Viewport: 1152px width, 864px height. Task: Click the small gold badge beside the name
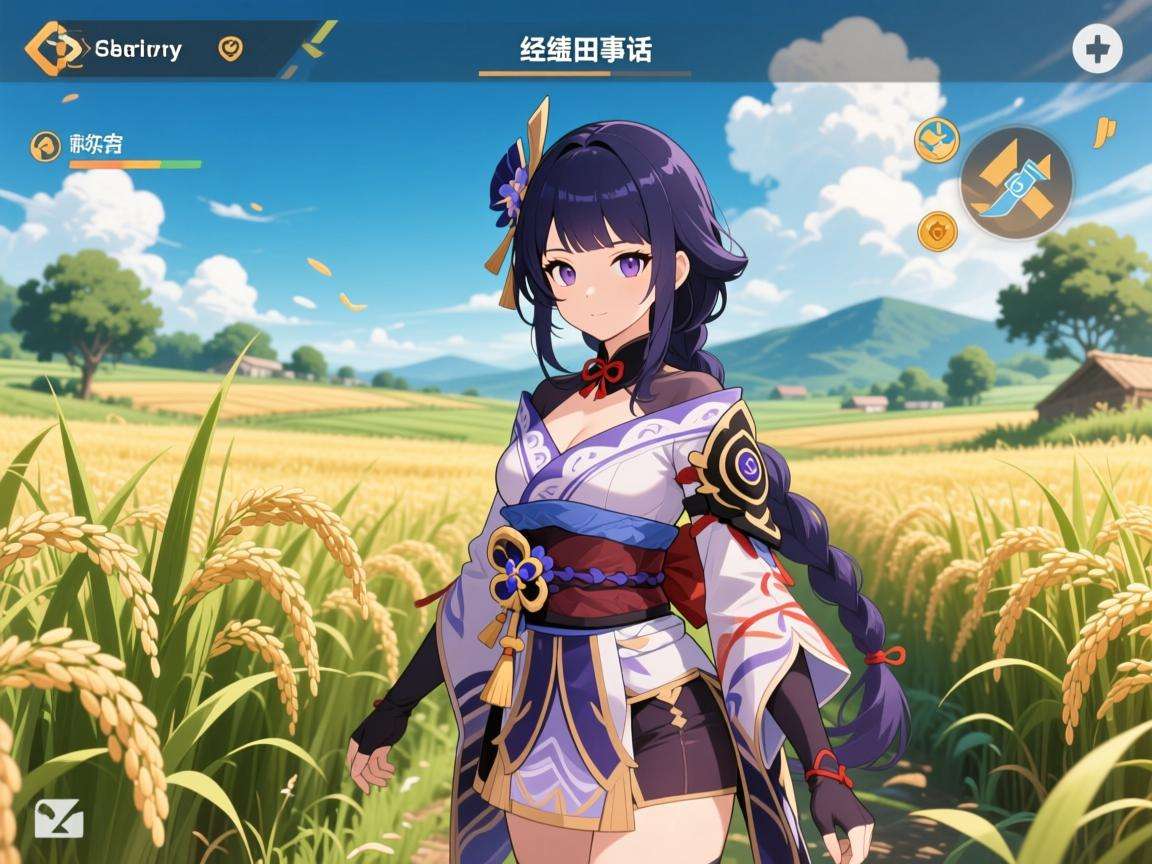coord(230,48)
